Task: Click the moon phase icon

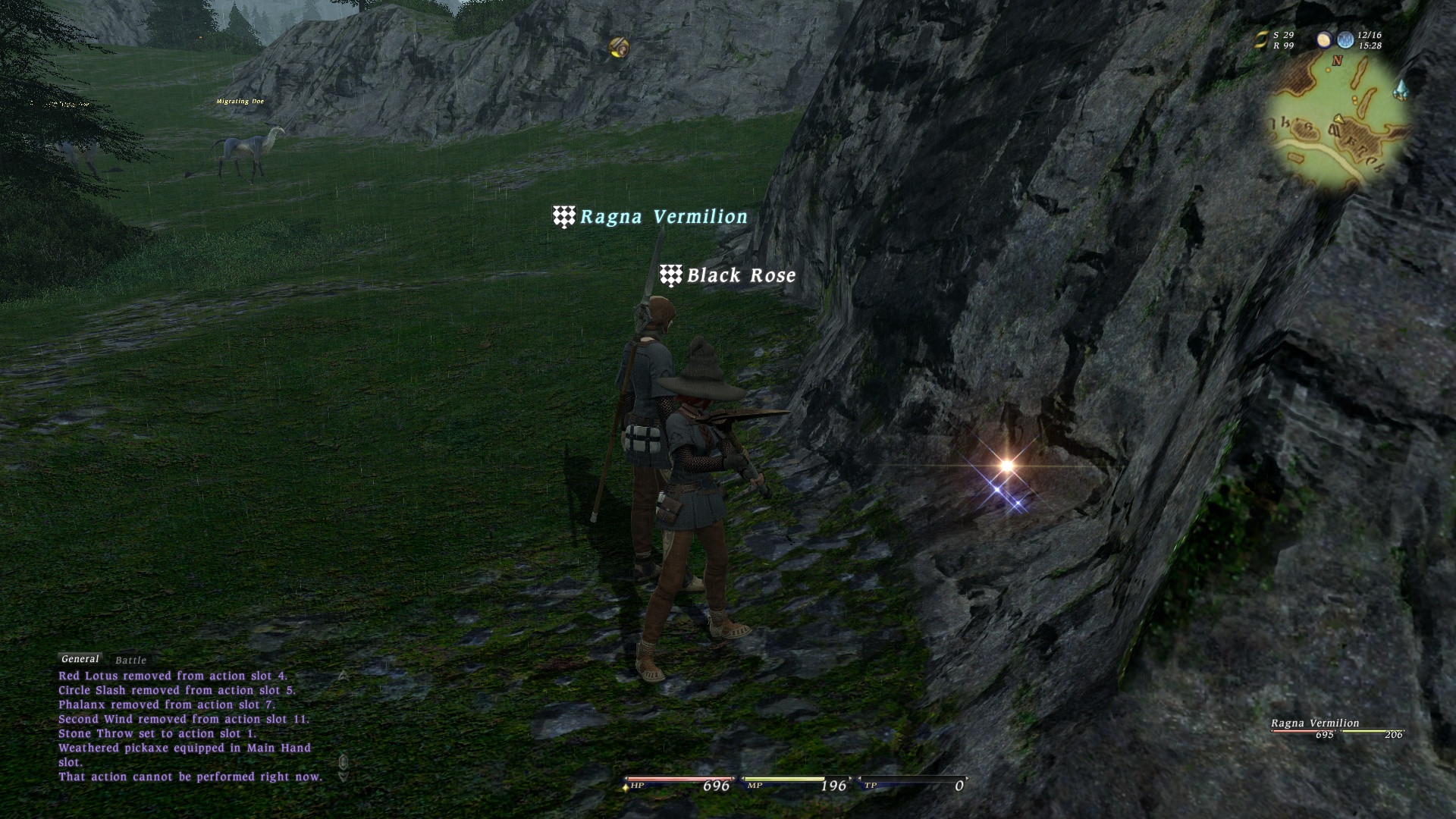Action: pos(1324,40)
